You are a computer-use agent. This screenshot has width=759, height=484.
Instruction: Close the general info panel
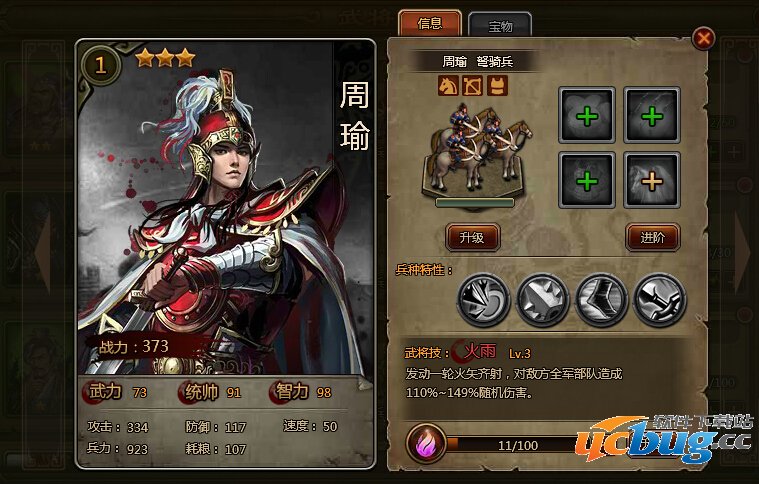pos(704,38)
